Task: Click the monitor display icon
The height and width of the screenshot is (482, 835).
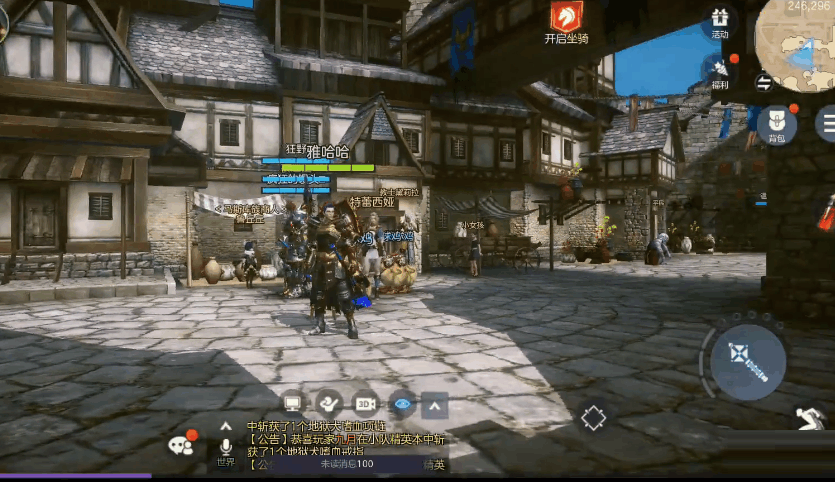Action: pyautogui.click(x=293, y=404)
